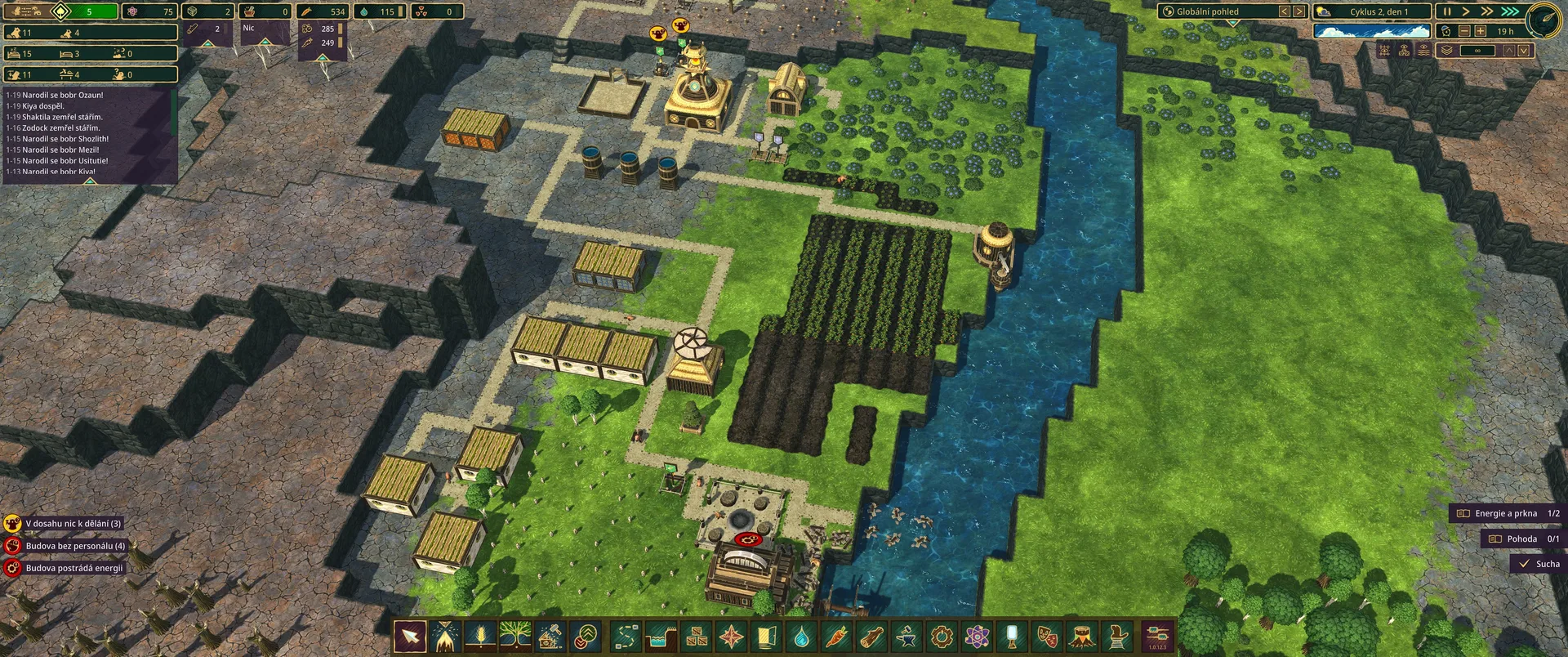This screenshot has width=1568, height=657.
Task: Open the crop field planting tool
Action: pos(480,636)
